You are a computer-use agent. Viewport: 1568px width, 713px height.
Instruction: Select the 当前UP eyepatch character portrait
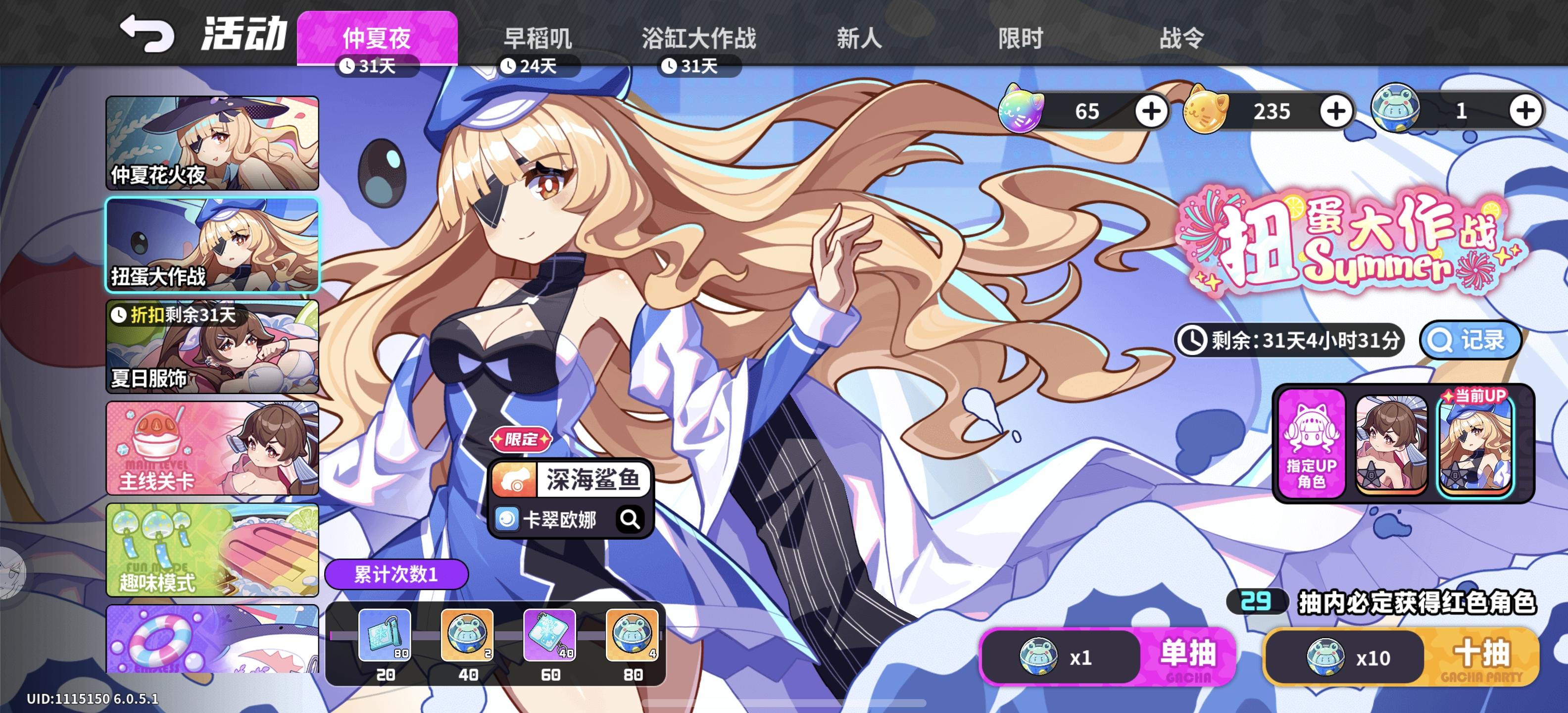(x=1473, y=445)
